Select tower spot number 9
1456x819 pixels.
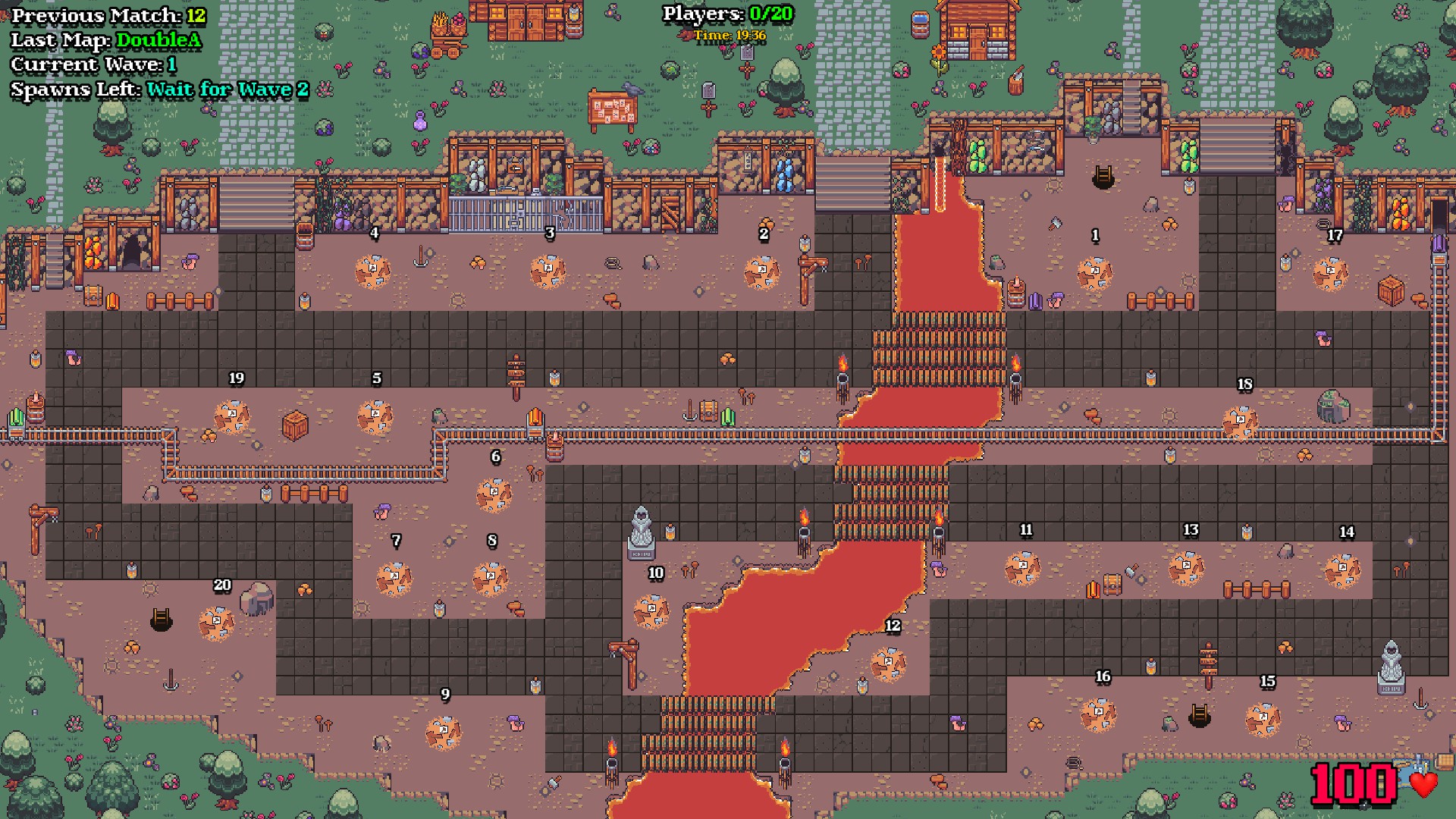pyautogui.click(x=444, y=733)
